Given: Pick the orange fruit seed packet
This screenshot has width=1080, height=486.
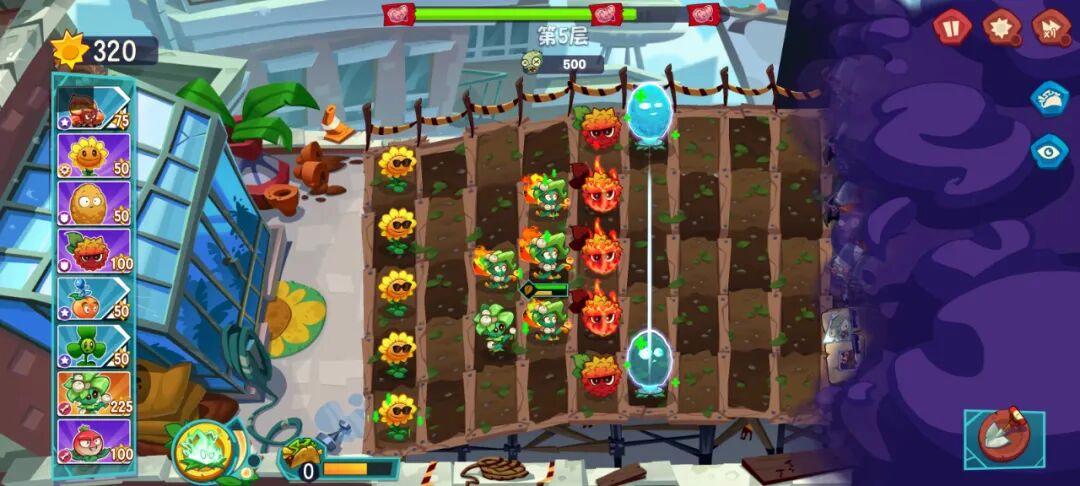Looking at the screenshot, I should [94, 298].
